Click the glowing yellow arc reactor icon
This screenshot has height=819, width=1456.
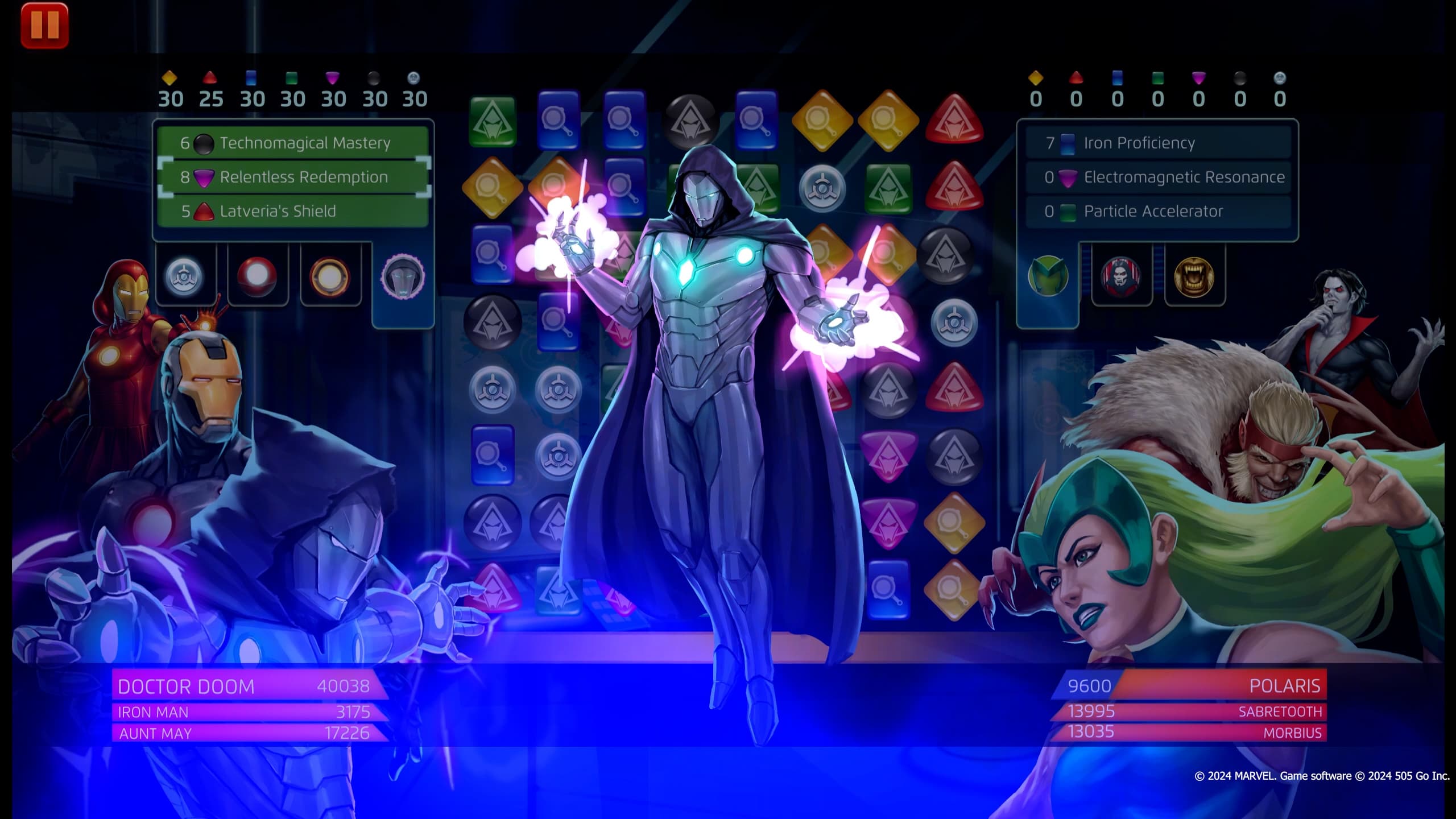(x=332, y=276)
